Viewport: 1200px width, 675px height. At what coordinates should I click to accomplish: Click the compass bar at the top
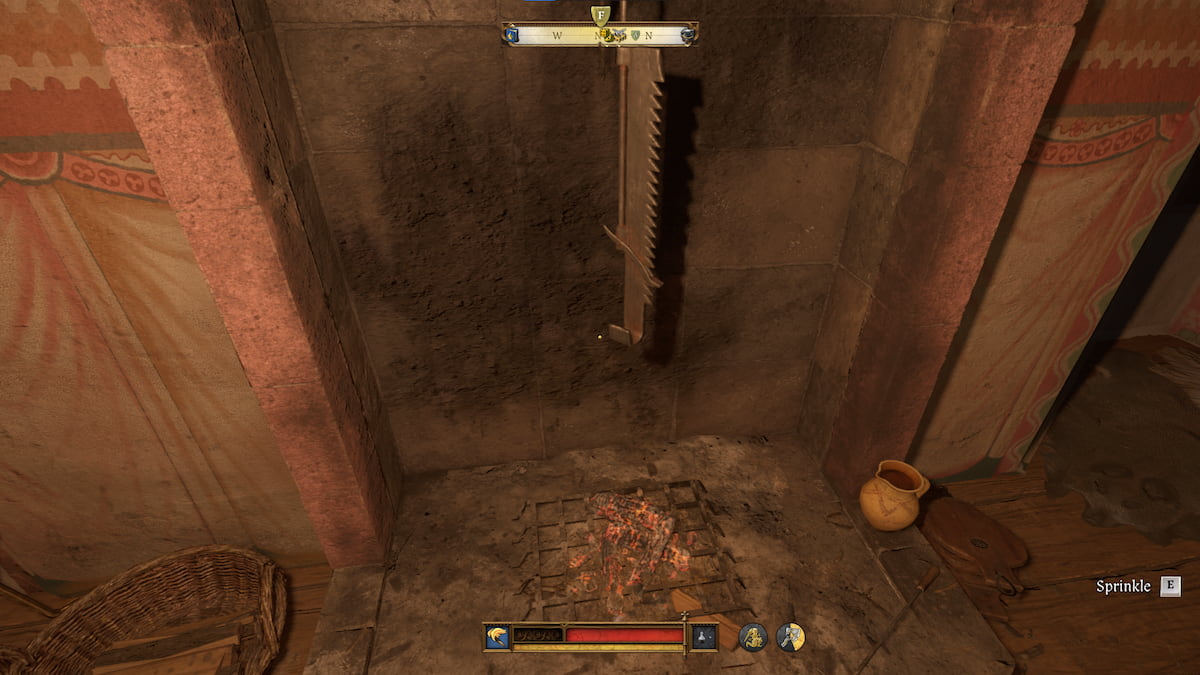point(600,35)
